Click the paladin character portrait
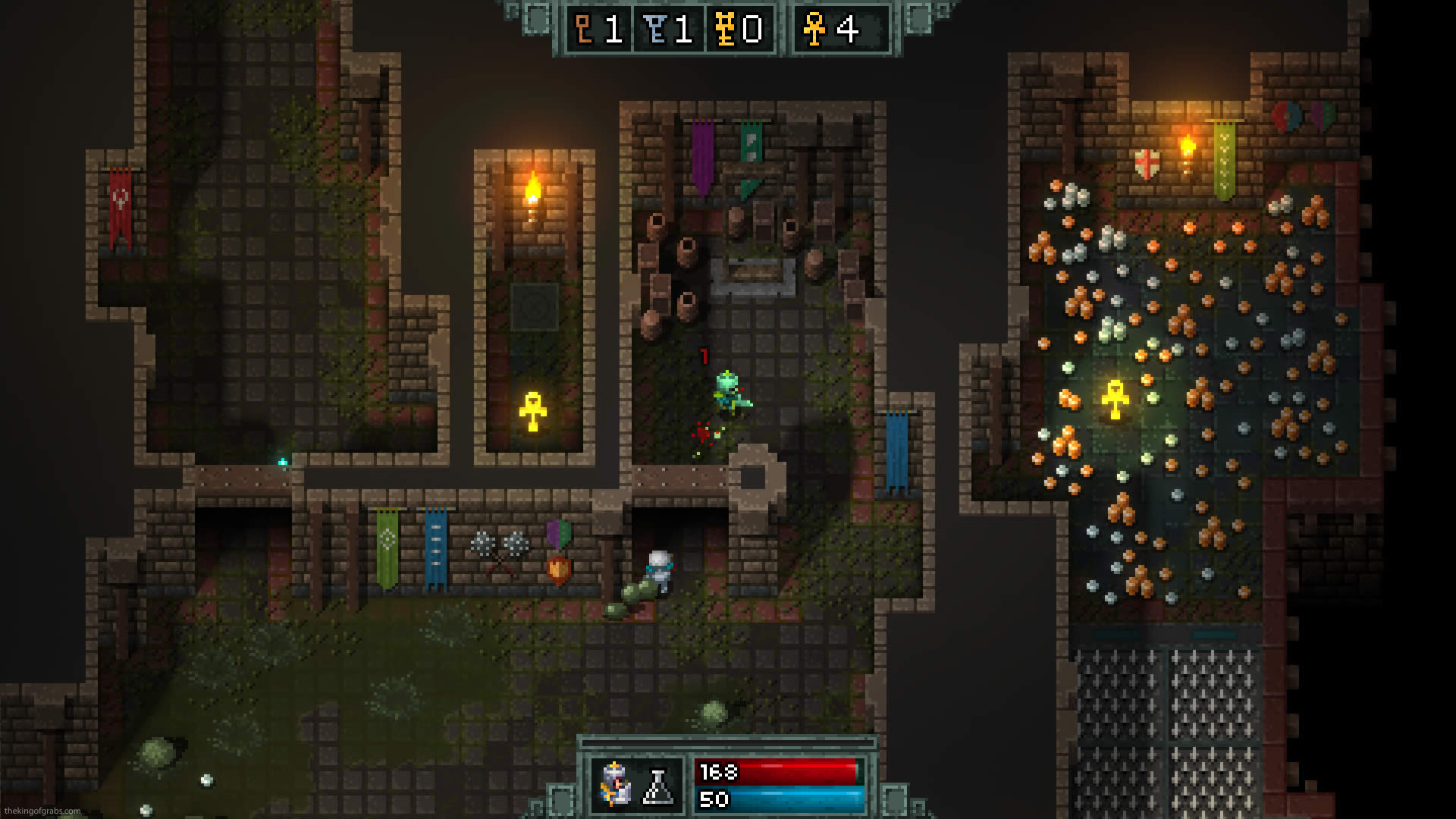Viewport: 1456px width, 819px height. [x=616, y=784]
